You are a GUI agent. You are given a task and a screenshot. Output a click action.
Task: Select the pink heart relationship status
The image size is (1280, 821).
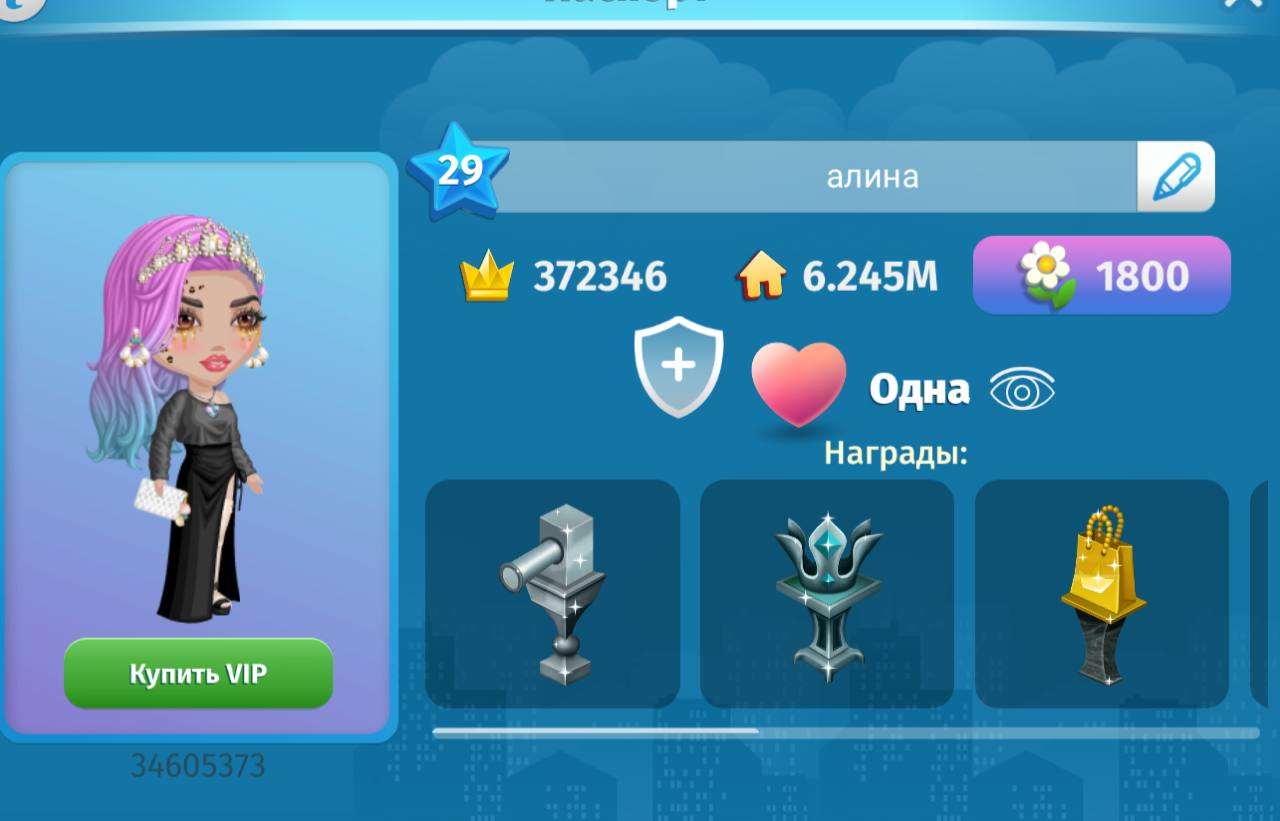click(x=798, y=385)
